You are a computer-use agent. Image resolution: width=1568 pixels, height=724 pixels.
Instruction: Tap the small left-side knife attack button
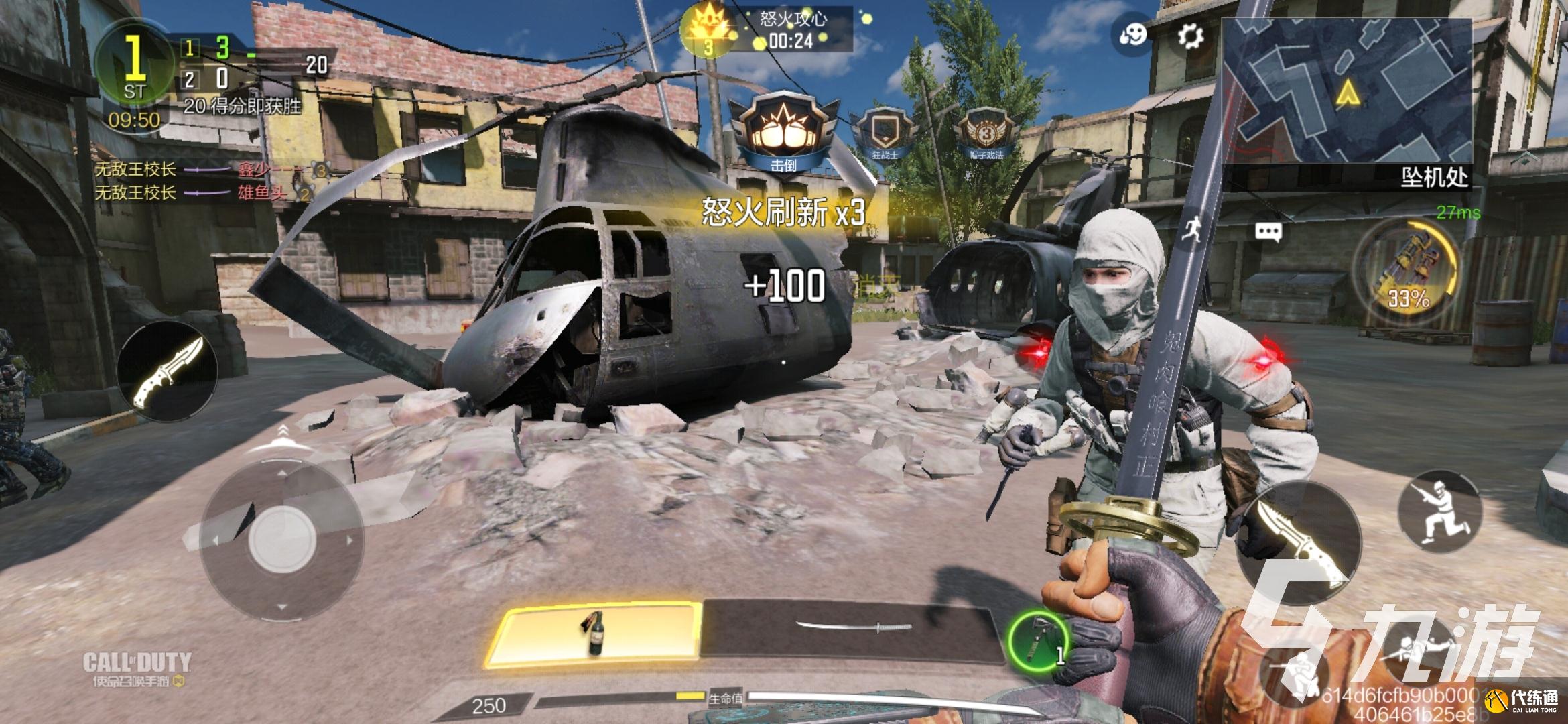[168, 371]
